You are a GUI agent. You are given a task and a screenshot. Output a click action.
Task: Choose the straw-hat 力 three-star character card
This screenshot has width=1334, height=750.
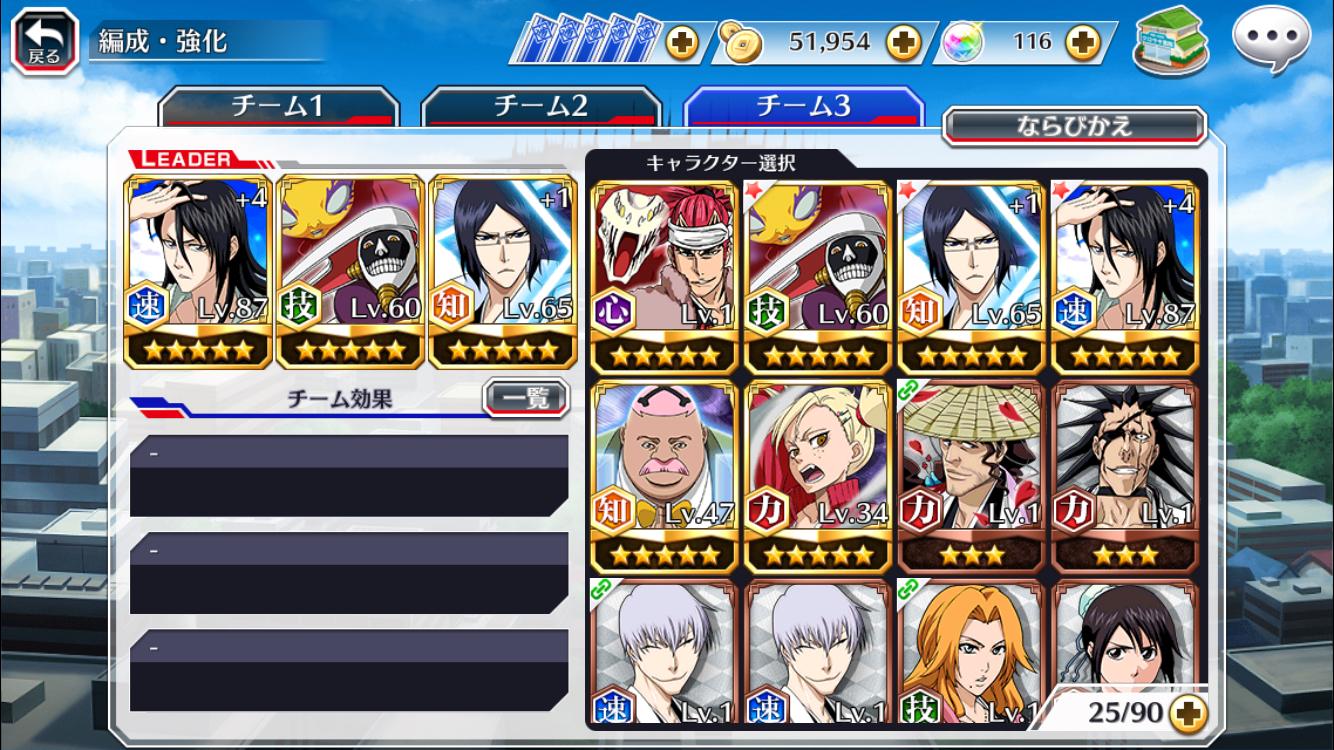point(971,476)
